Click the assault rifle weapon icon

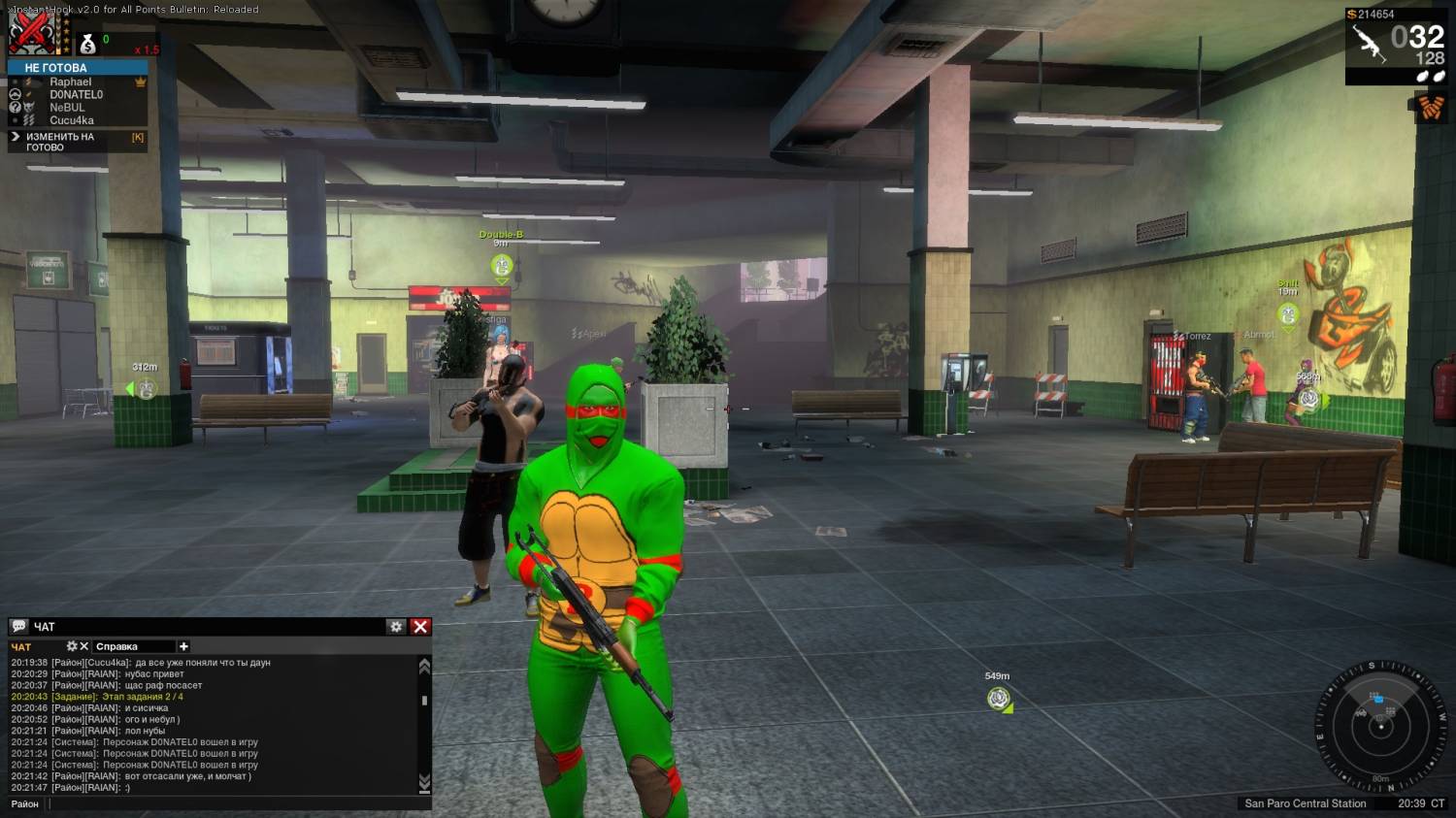(x=1369, y=43)
